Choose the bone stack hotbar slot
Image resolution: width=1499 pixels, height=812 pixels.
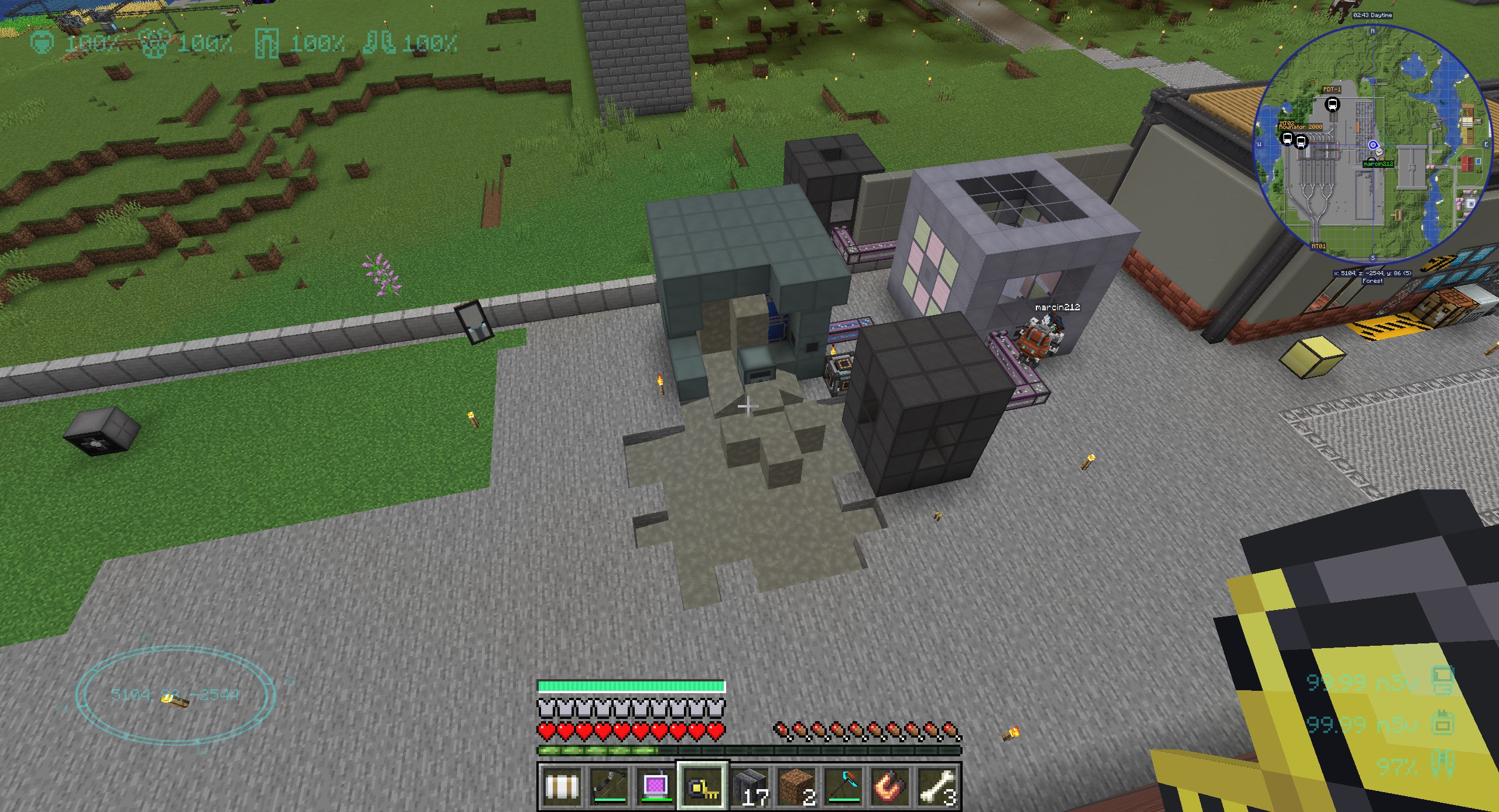click(937, 786)
